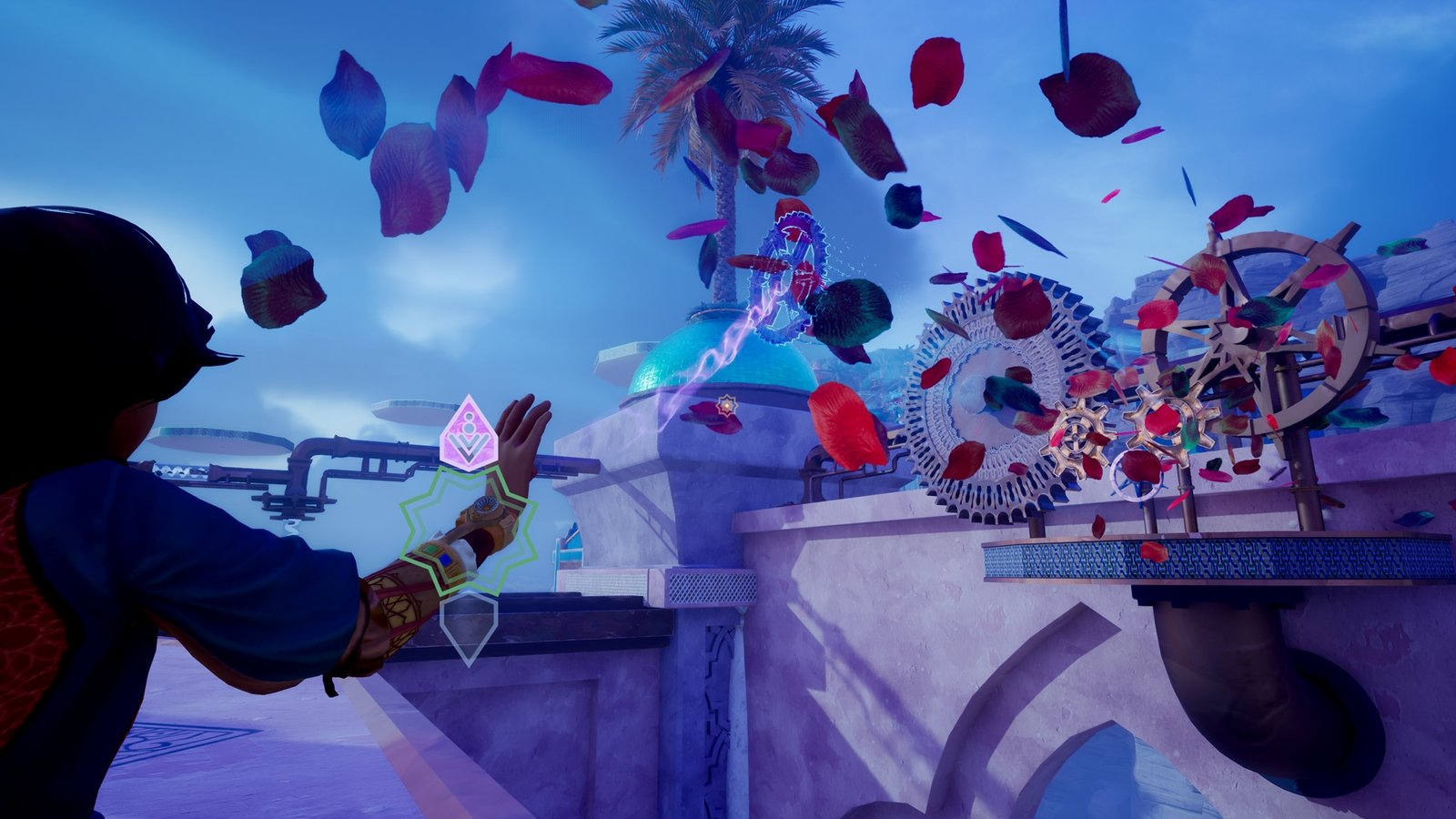This screenshot has height=819, width=1456.
Task: Click the green eight-pointed star gauntlet indicator
Action: coord(468,530)
